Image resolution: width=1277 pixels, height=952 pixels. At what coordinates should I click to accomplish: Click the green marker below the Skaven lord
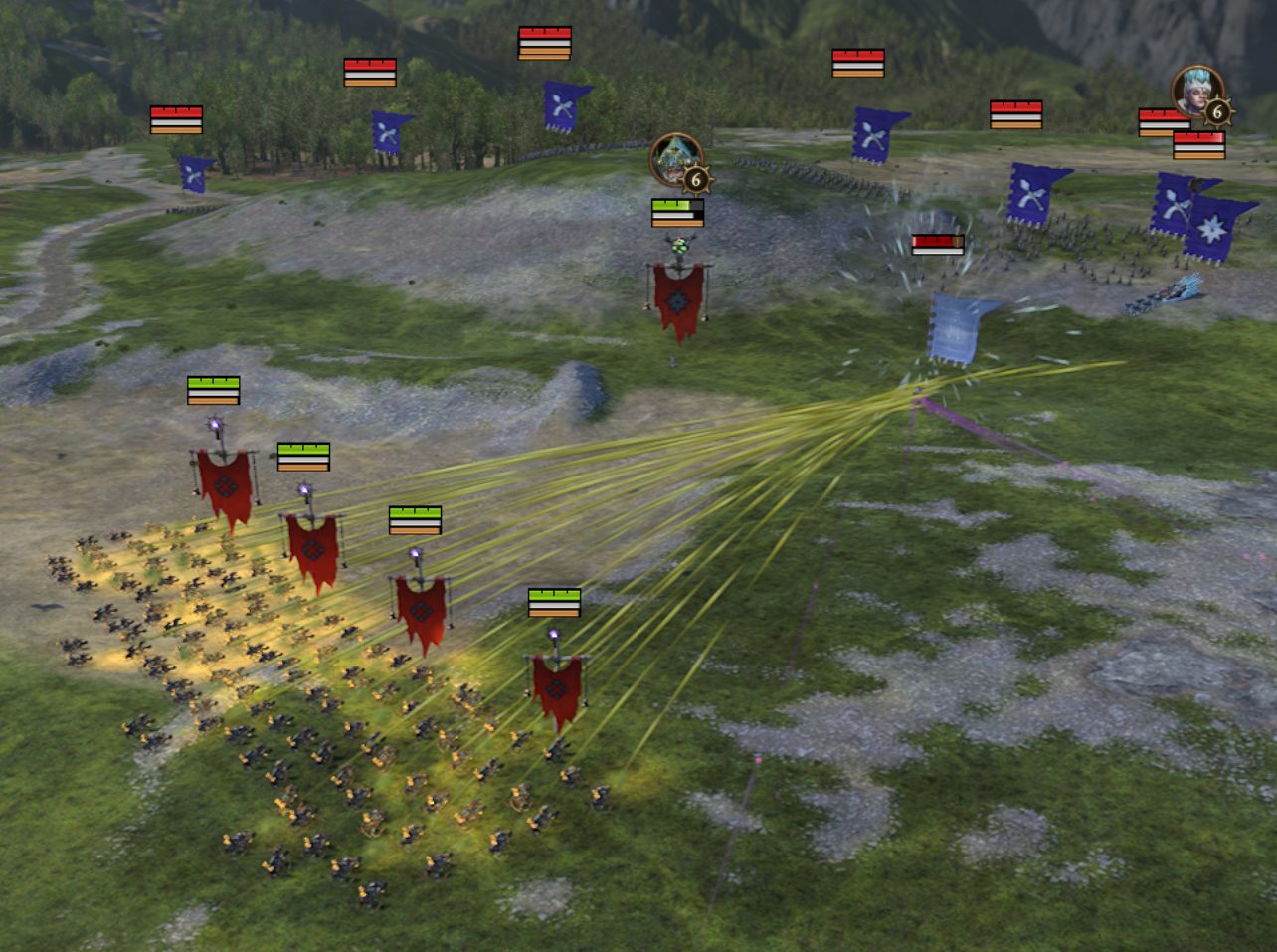[679, 245]
